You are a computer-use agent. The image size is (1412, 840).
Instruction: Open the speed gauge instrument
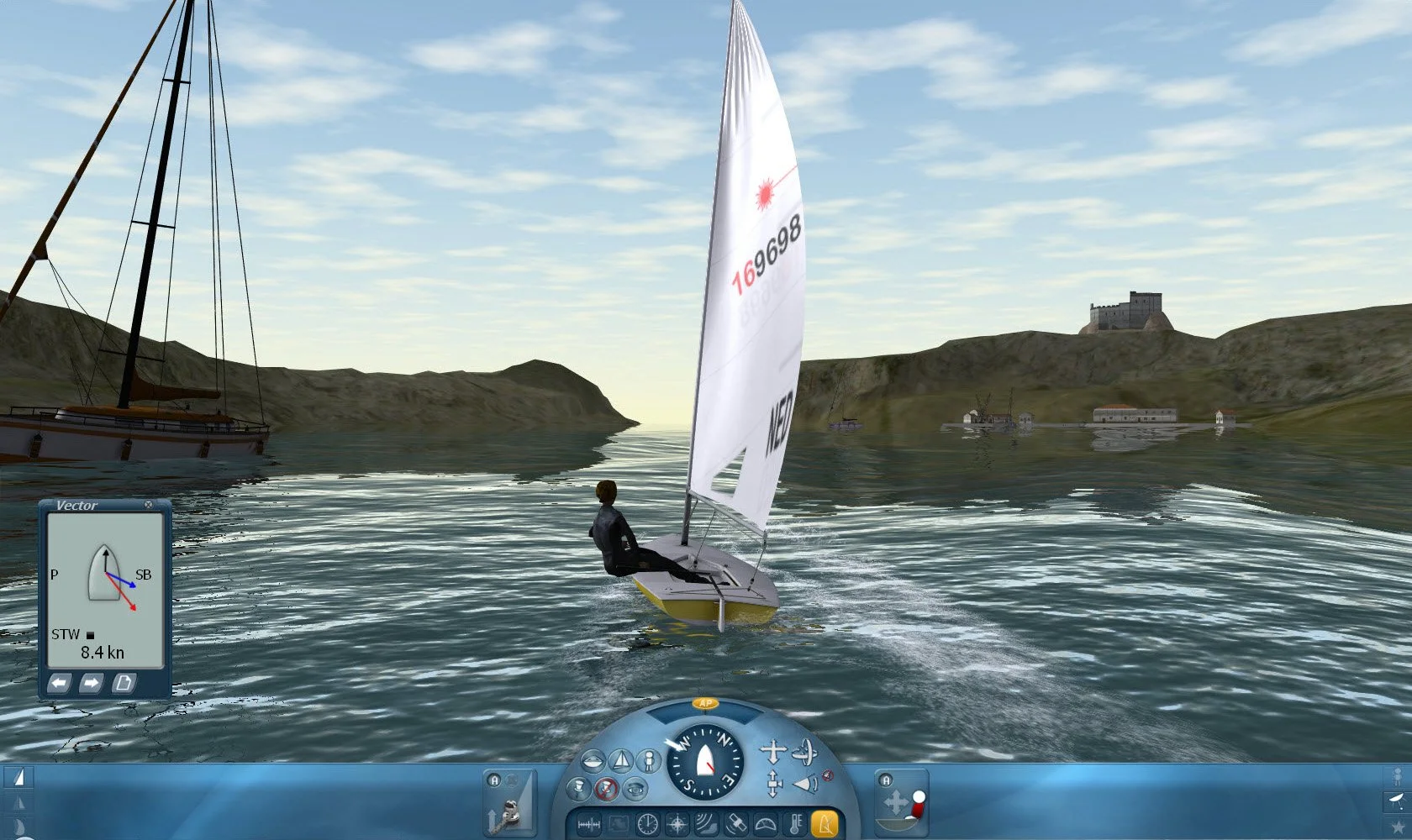(766, 823)
